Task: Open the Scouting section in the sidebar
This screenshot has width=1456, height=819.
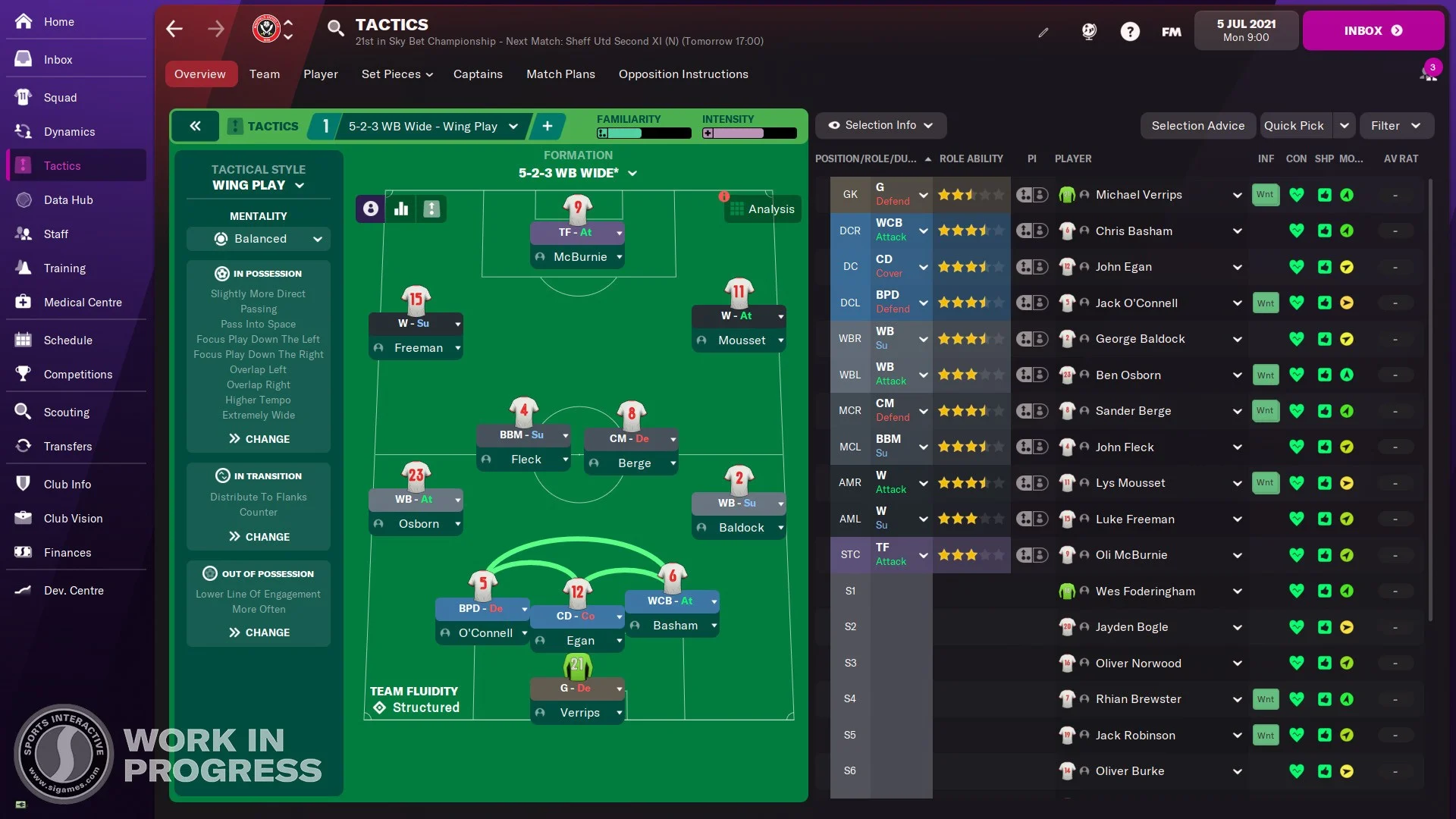Action: [x=67, y=412]
